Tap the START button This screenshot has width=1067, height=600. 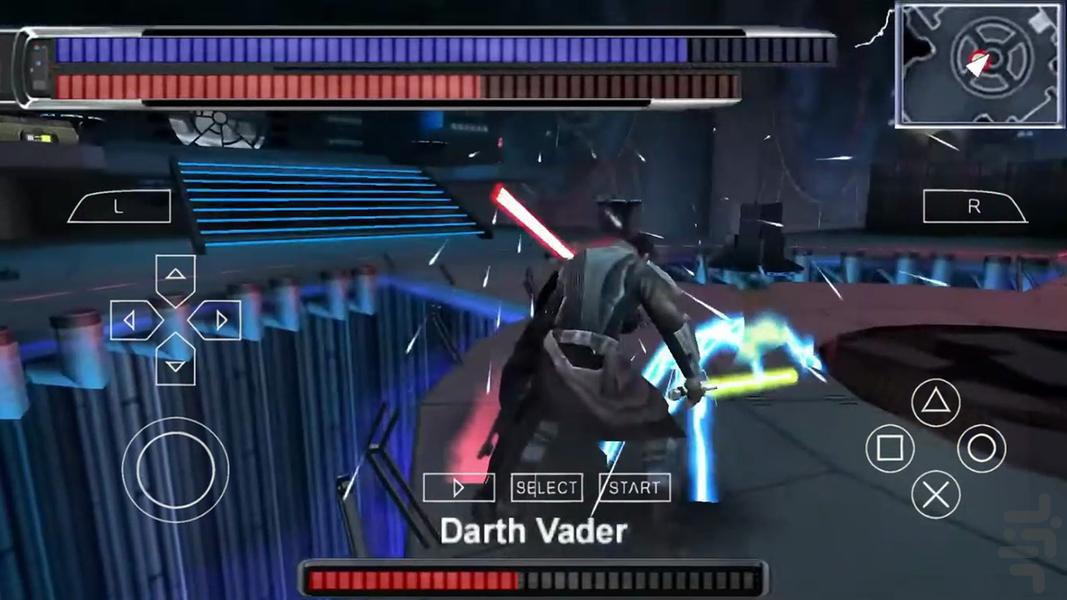pos(634,487)
